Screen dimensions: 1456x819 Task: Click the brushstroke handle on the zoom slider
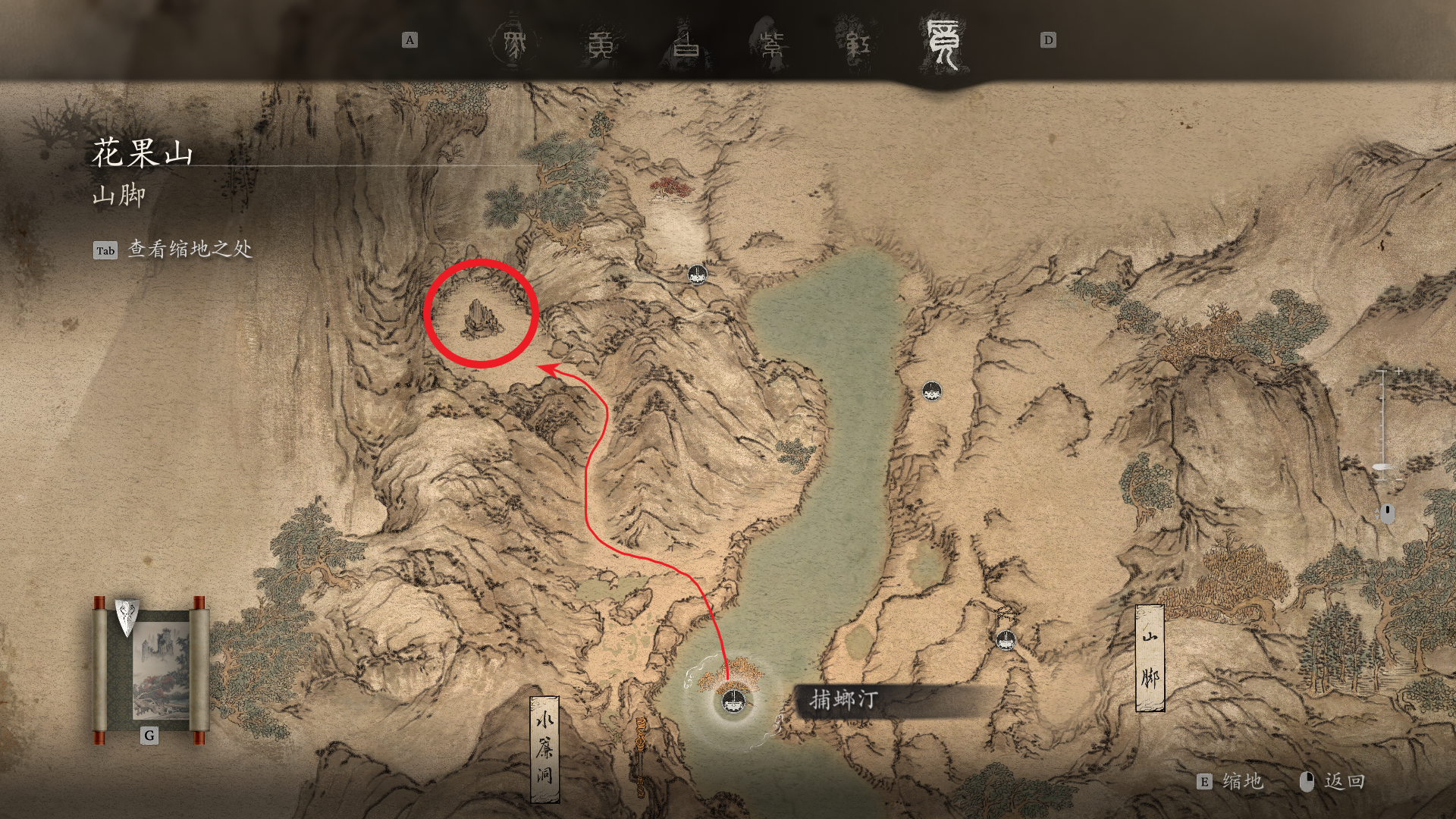click(1384, 467)
